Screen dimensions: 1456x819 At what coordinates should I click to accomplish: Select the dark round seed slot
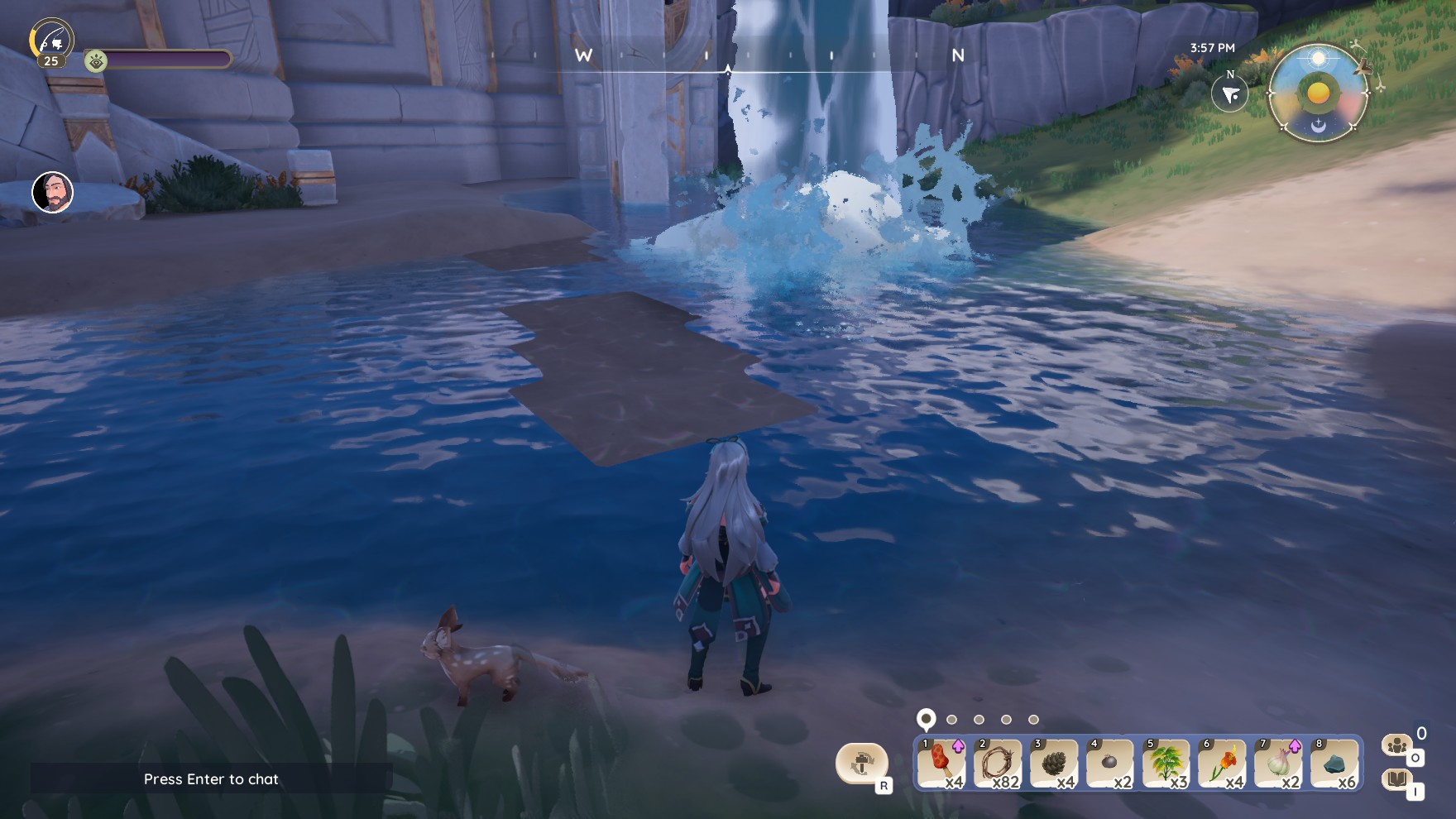tap(1109, 763)
